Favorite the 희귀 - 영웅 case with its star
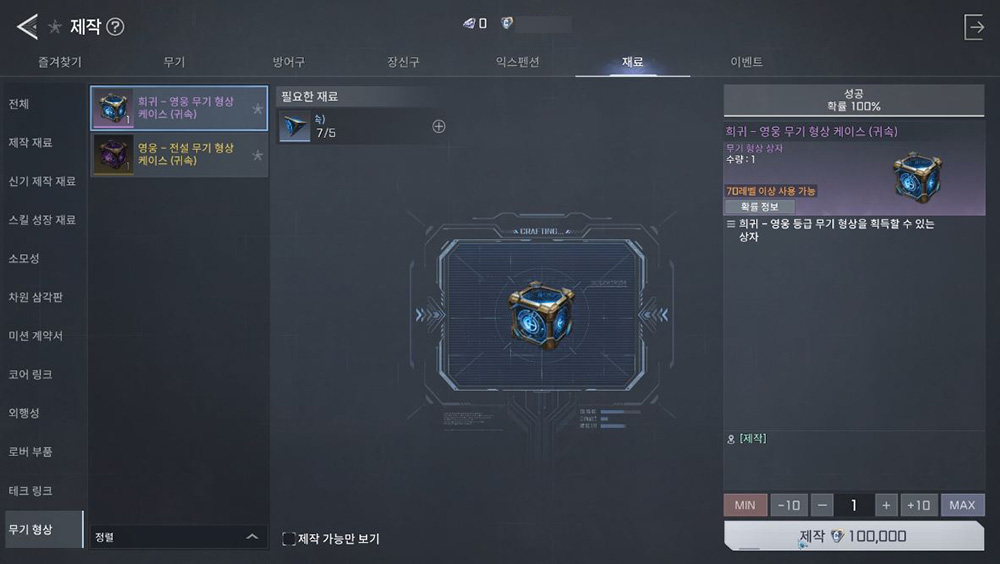Viewport: 1000px width, 564px height. point(257,108)
